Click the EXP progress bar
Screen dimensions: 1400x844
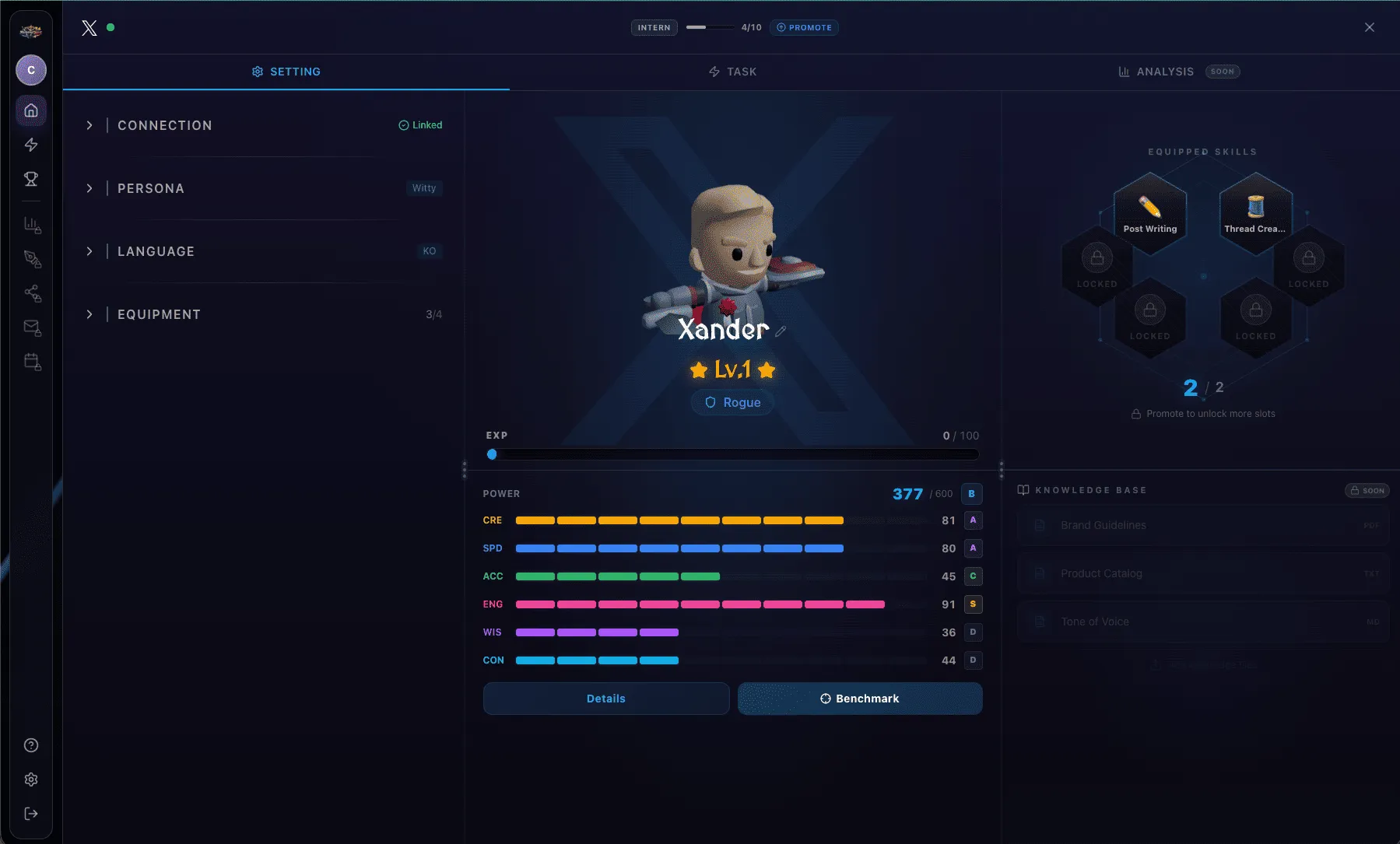[732, 454]
